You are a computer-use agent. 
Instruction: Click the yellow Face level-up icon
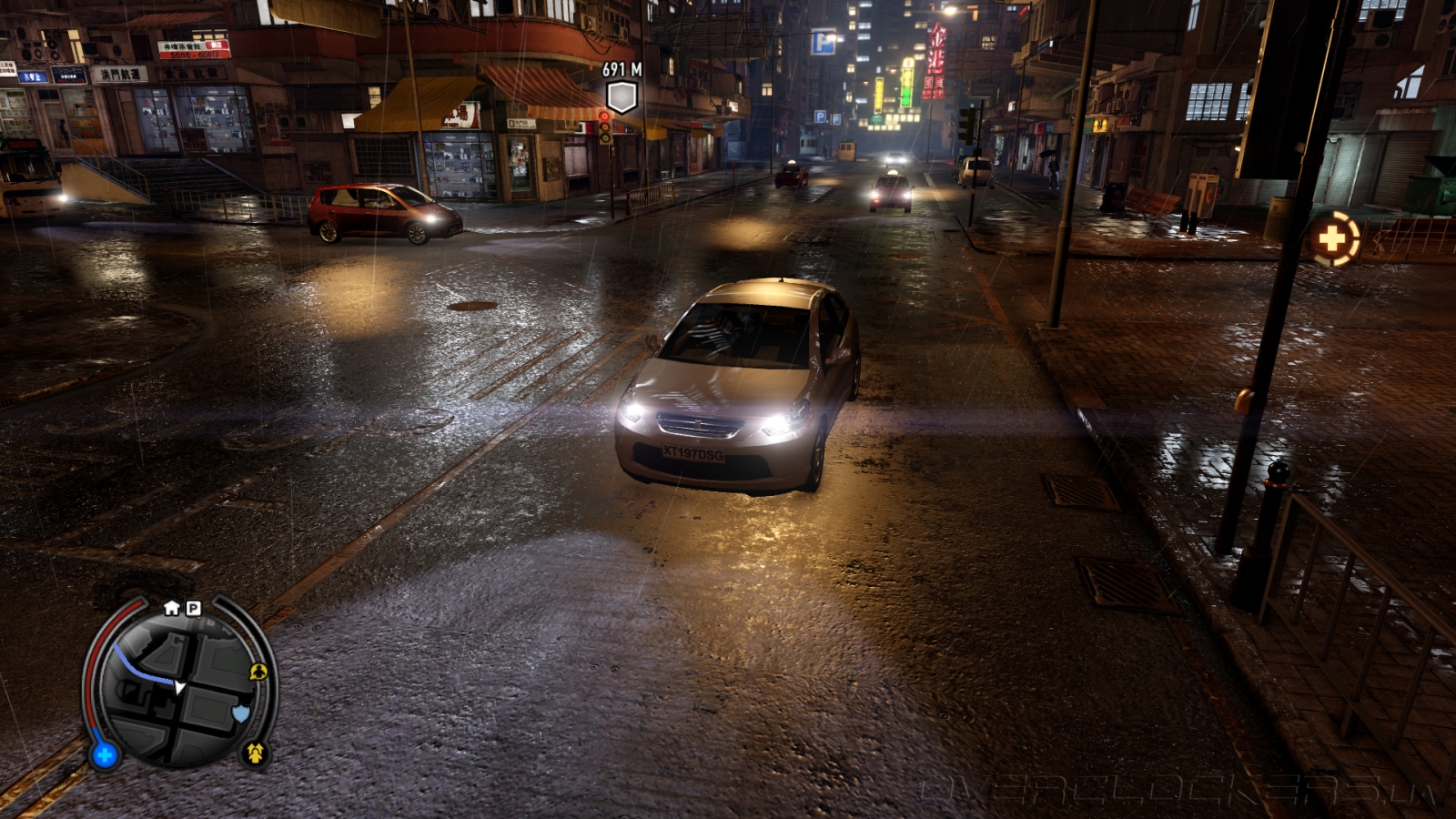tap(256, 753)
